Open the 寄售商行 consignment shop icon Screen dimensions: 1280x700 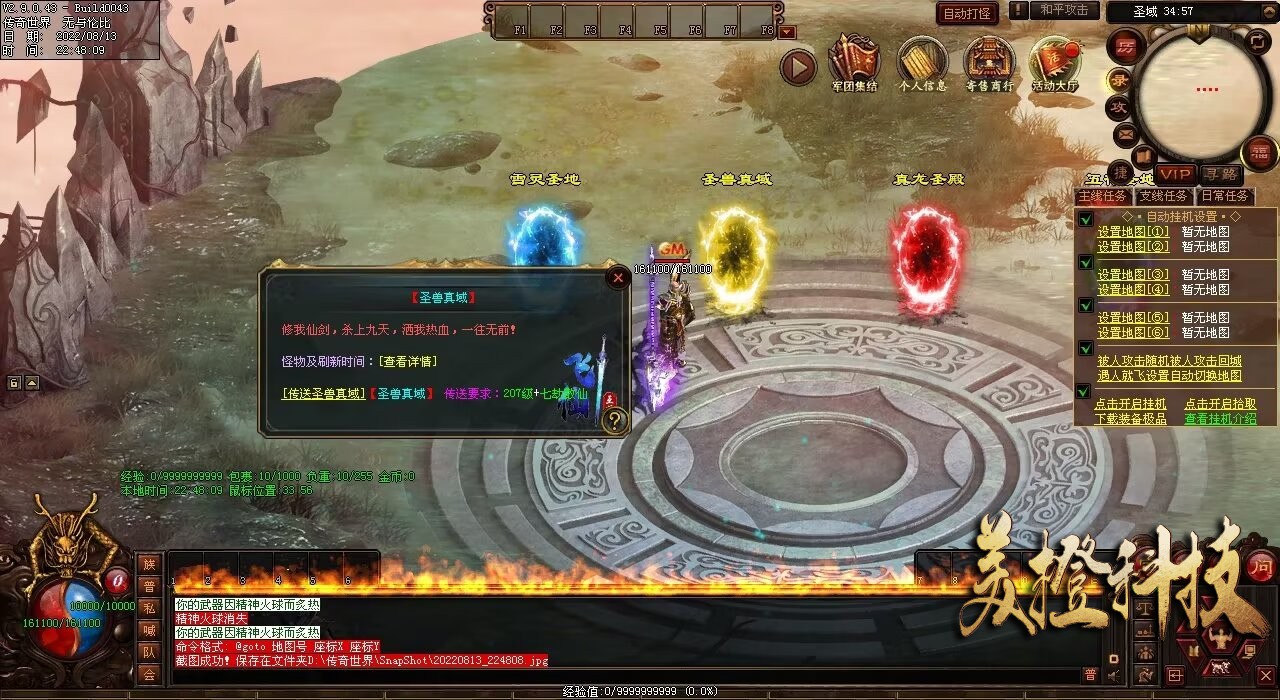(989, 64)
